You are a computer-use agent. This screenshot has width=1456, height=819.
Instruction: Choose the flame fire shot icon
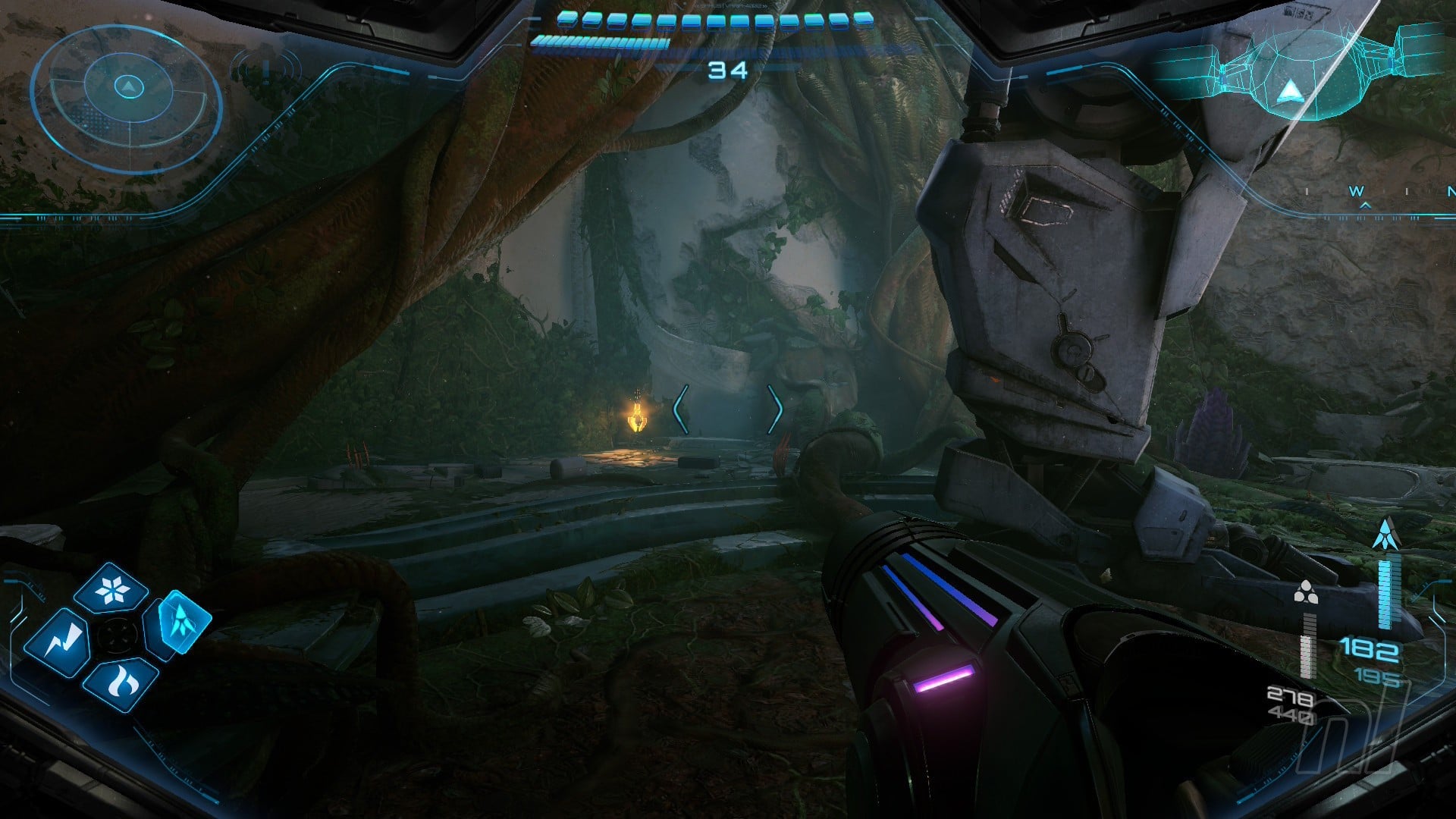[121, 684]
